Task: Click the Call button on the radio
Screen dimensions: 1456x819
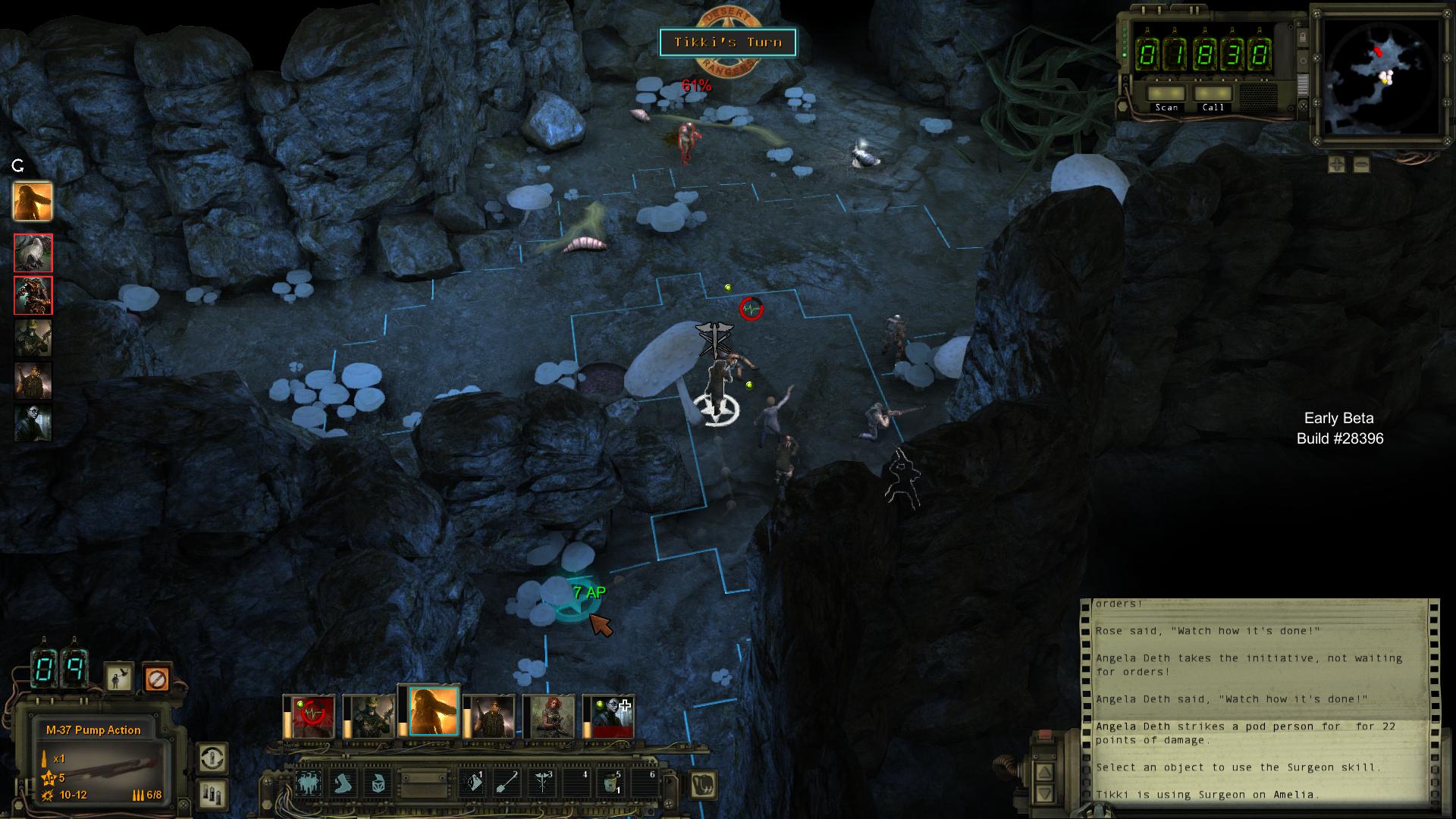Action: tap(1213, 94)
